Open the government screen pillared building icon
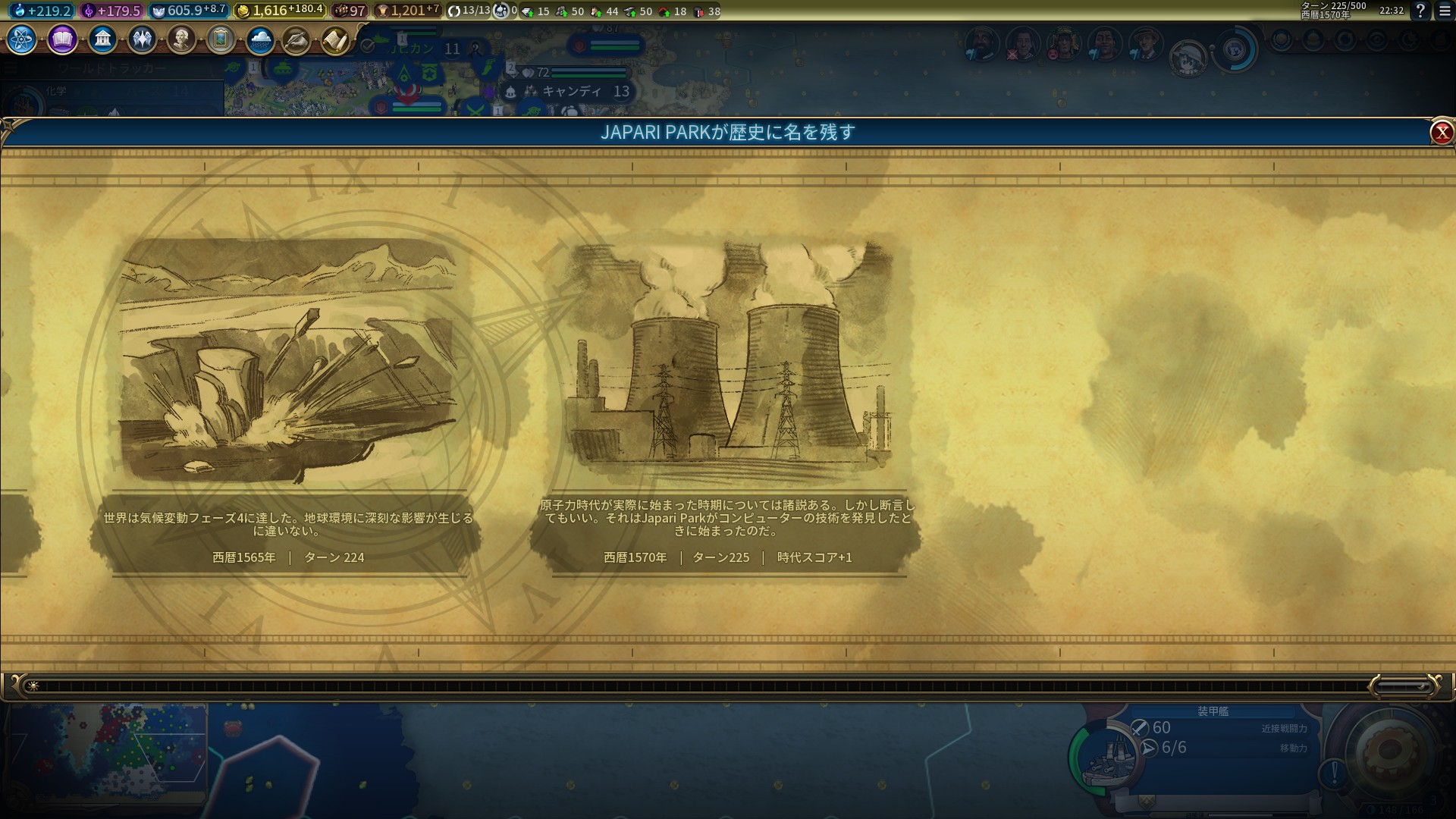 (x=102, y=39)
